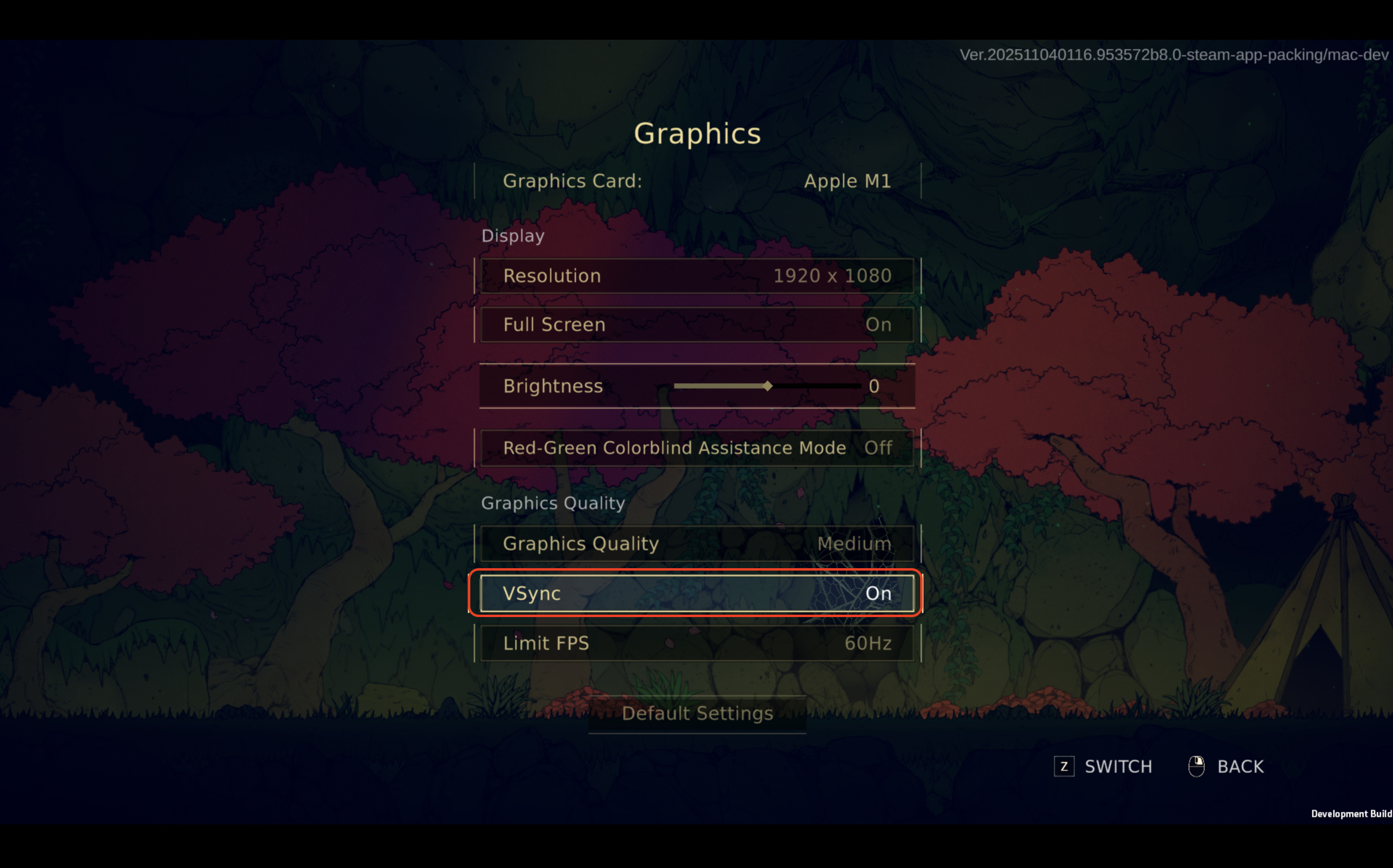Click the Display section header

tap(512, 235)
